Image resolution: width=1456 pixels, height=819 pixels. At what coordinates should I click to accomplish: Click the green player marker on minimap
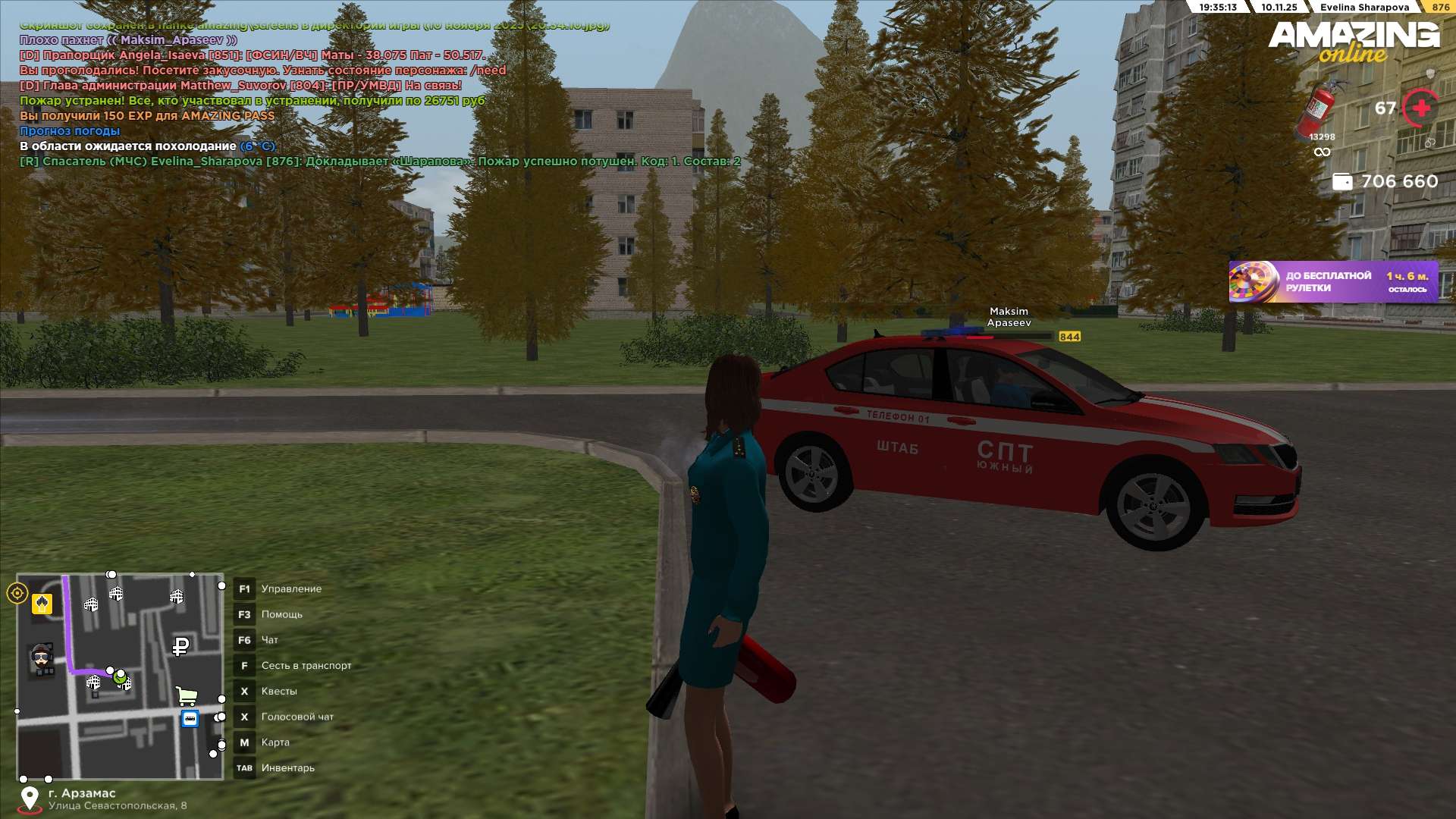(x=120, y=677)
